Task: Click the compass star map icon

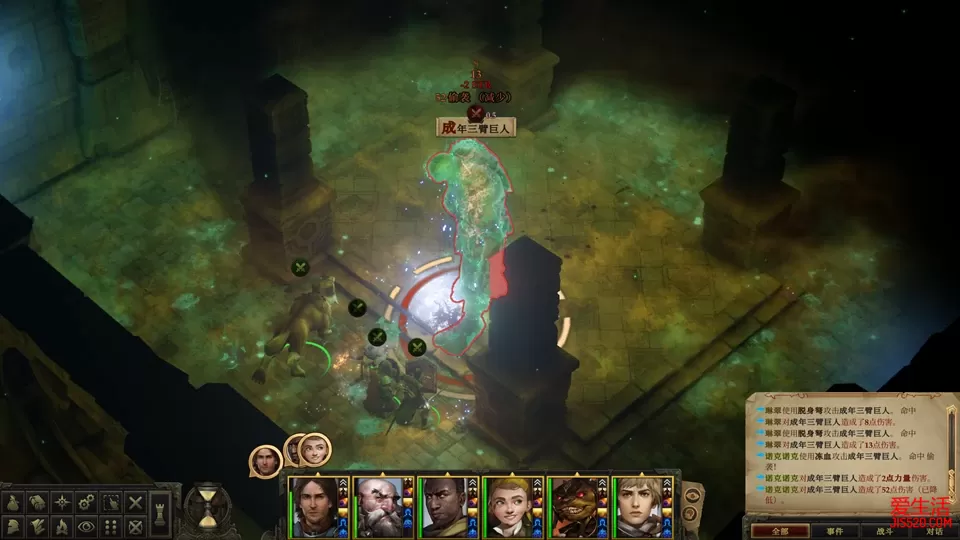Action: (x=62, y=502)
